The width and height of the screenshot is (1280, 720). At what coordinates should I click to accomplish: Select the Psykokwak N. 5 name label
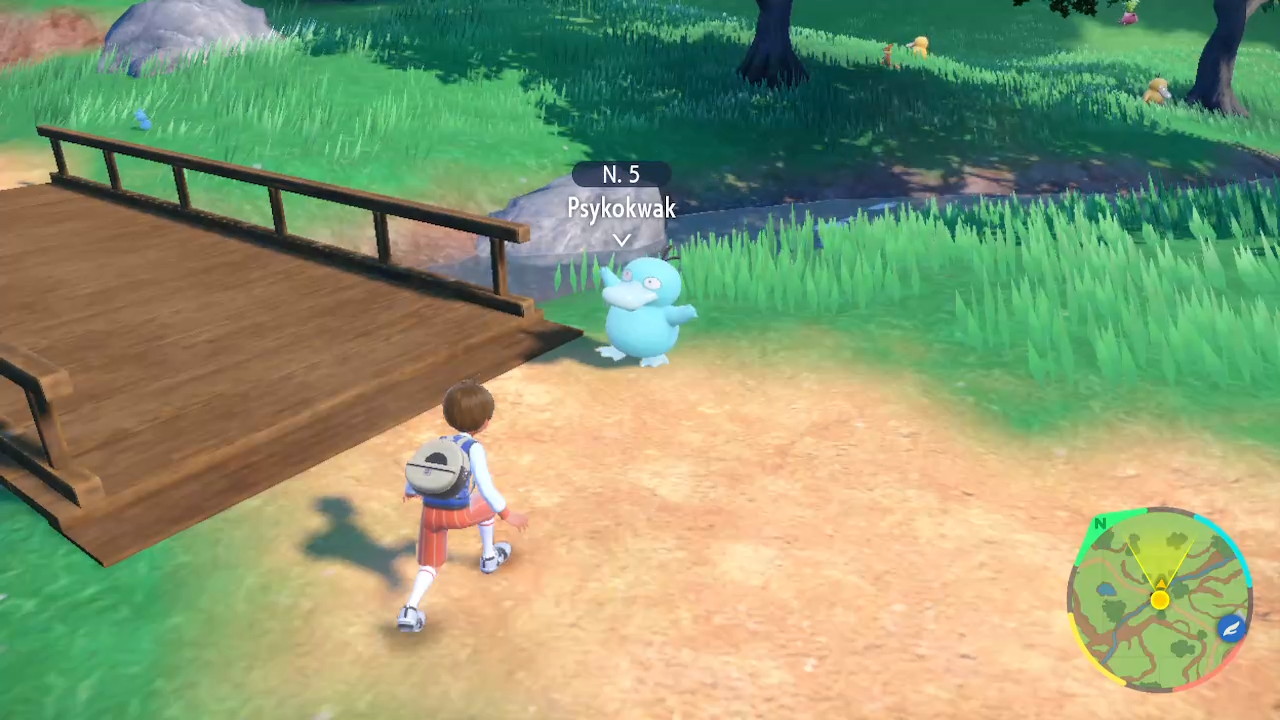tap(622, 193)
